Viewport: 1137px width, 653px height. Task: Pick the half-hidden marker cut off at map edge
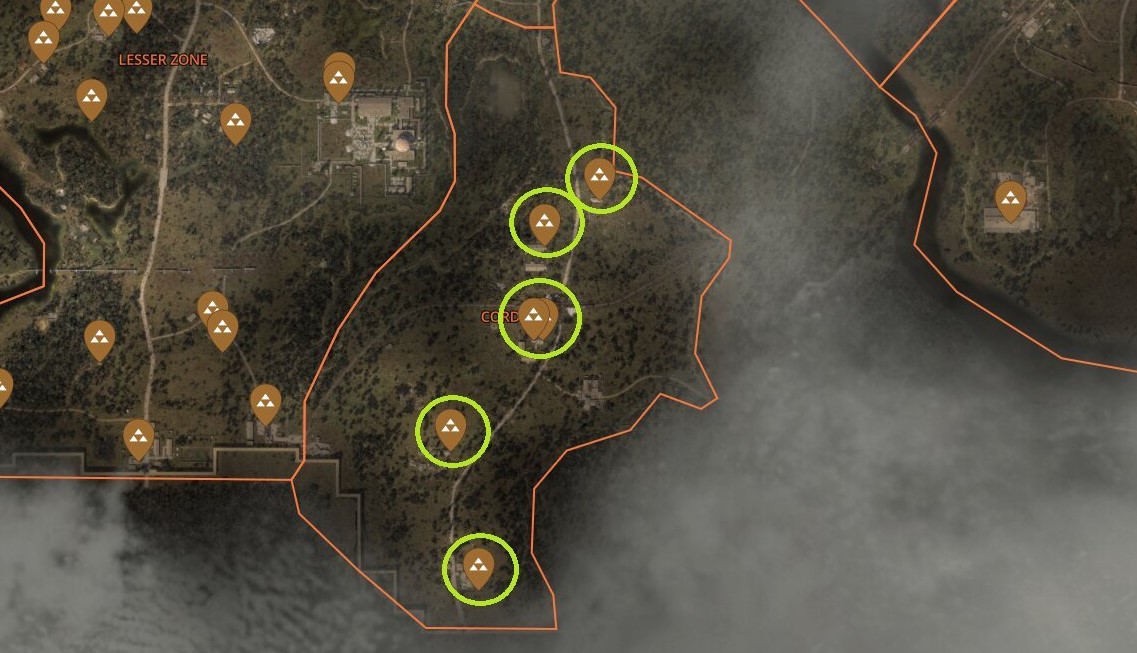click(x=2, y=387)
